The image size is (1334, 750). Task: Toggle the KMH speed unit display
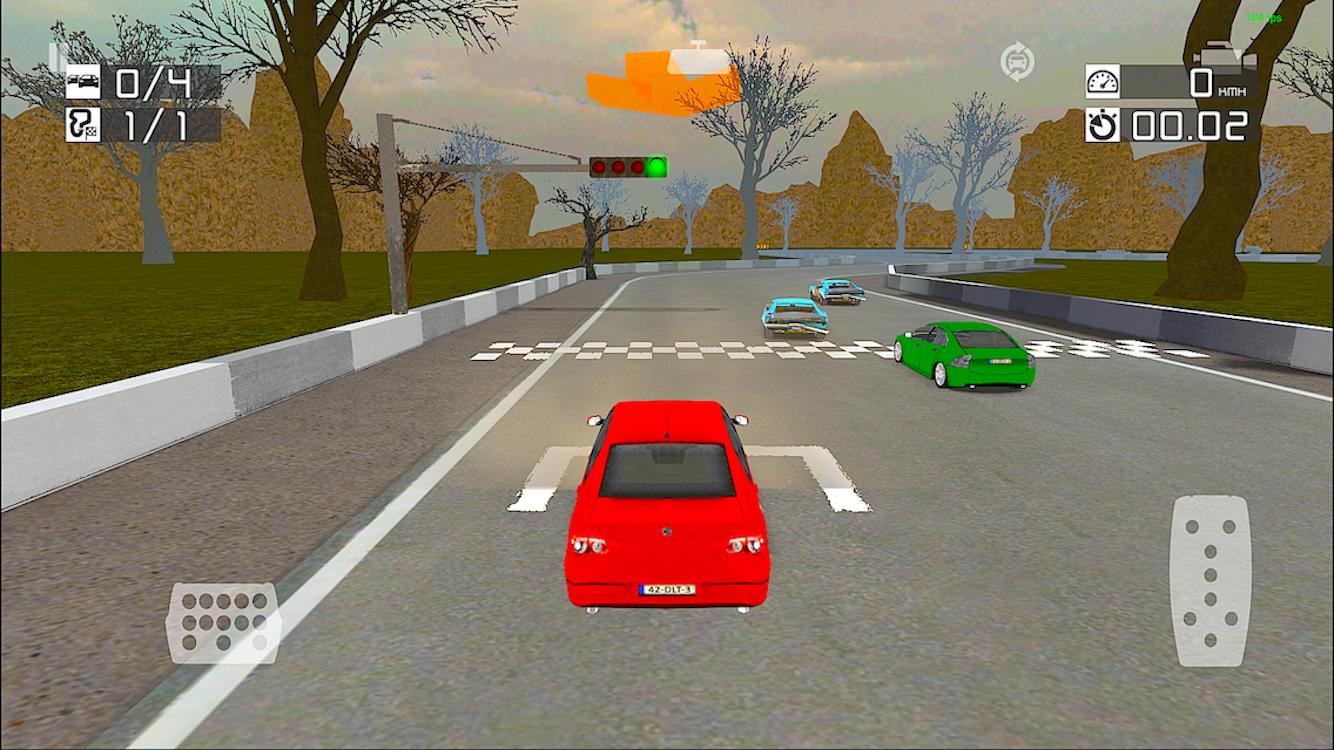[x=1232, y=92]
